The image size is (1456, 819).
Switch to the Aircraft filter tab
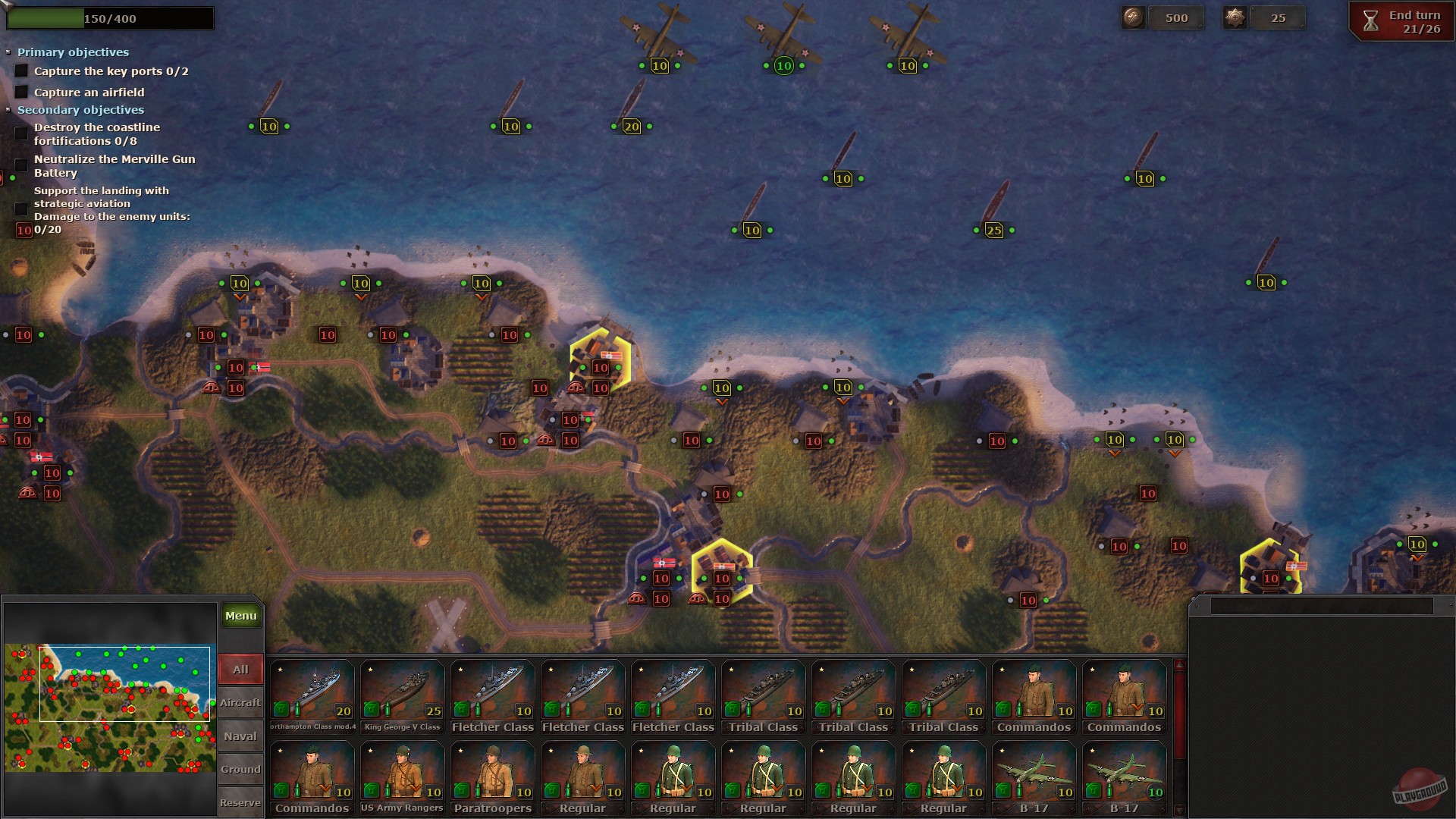pyautogui.click(x=240, y=703)
